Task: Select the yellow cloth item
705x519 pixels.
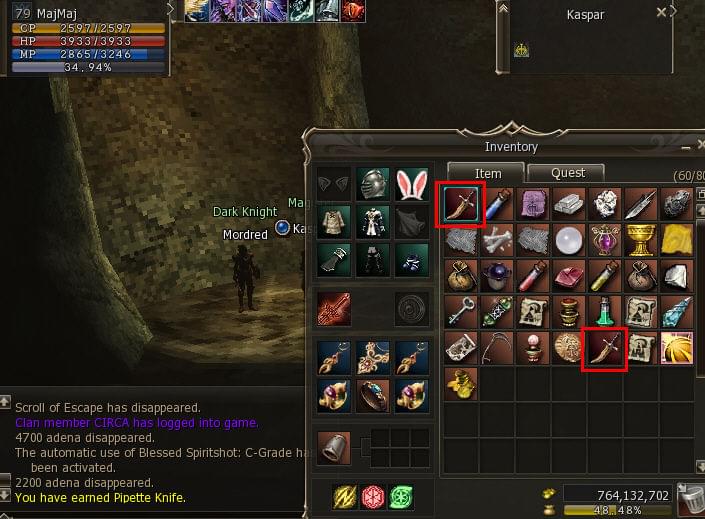Action: pos(676,240)
